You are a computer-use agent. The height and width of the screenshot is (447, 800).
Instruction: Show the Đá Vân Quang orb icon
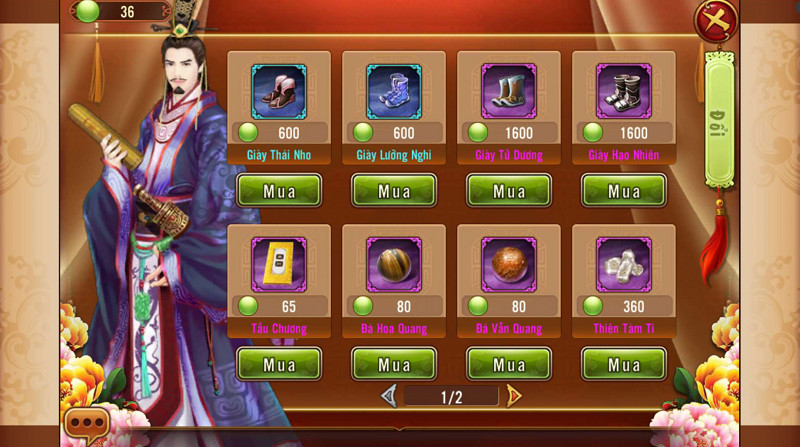click(x=509, y=265)
